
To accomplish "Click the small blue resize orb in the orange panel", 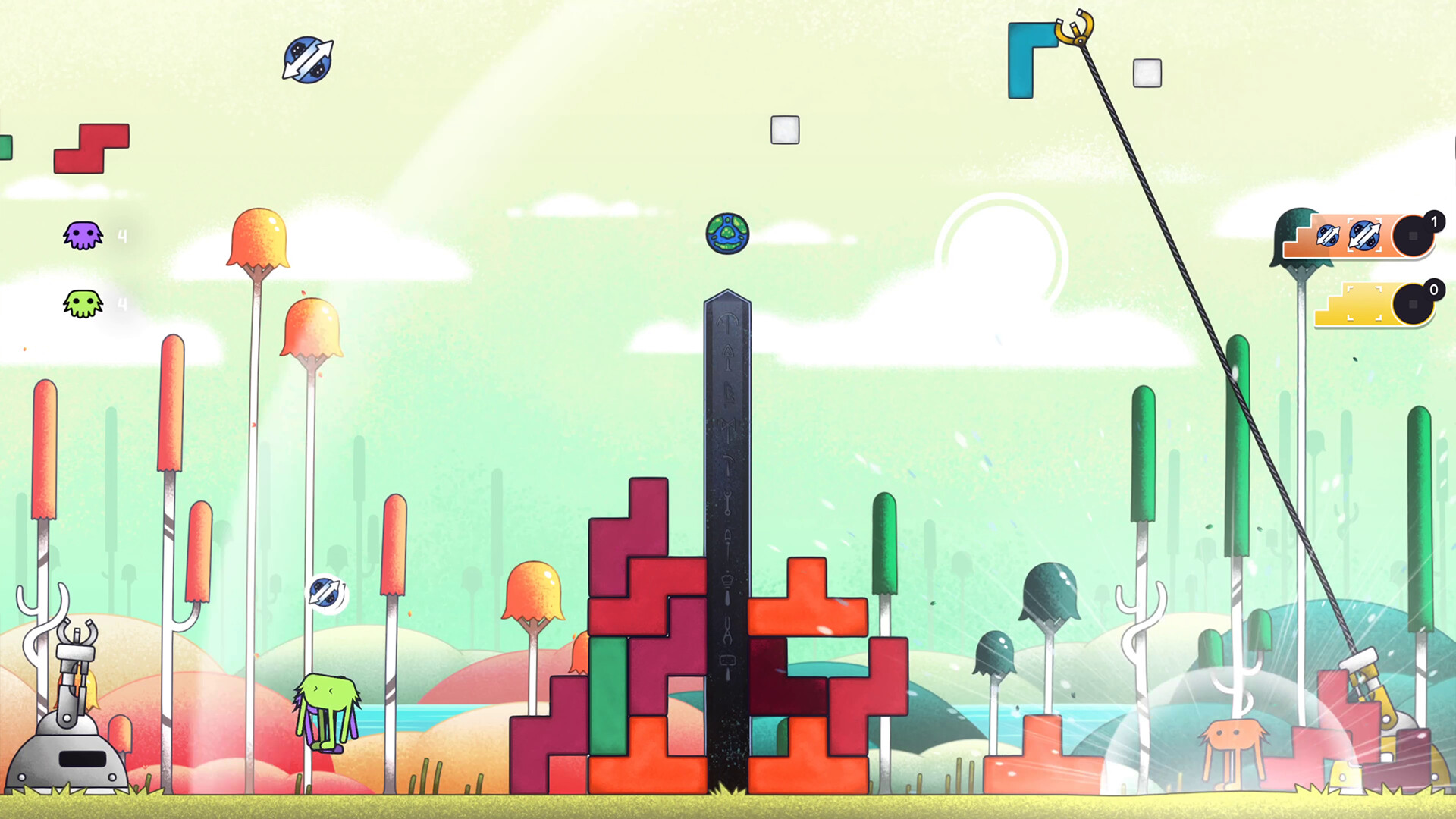I will 1329,237.
